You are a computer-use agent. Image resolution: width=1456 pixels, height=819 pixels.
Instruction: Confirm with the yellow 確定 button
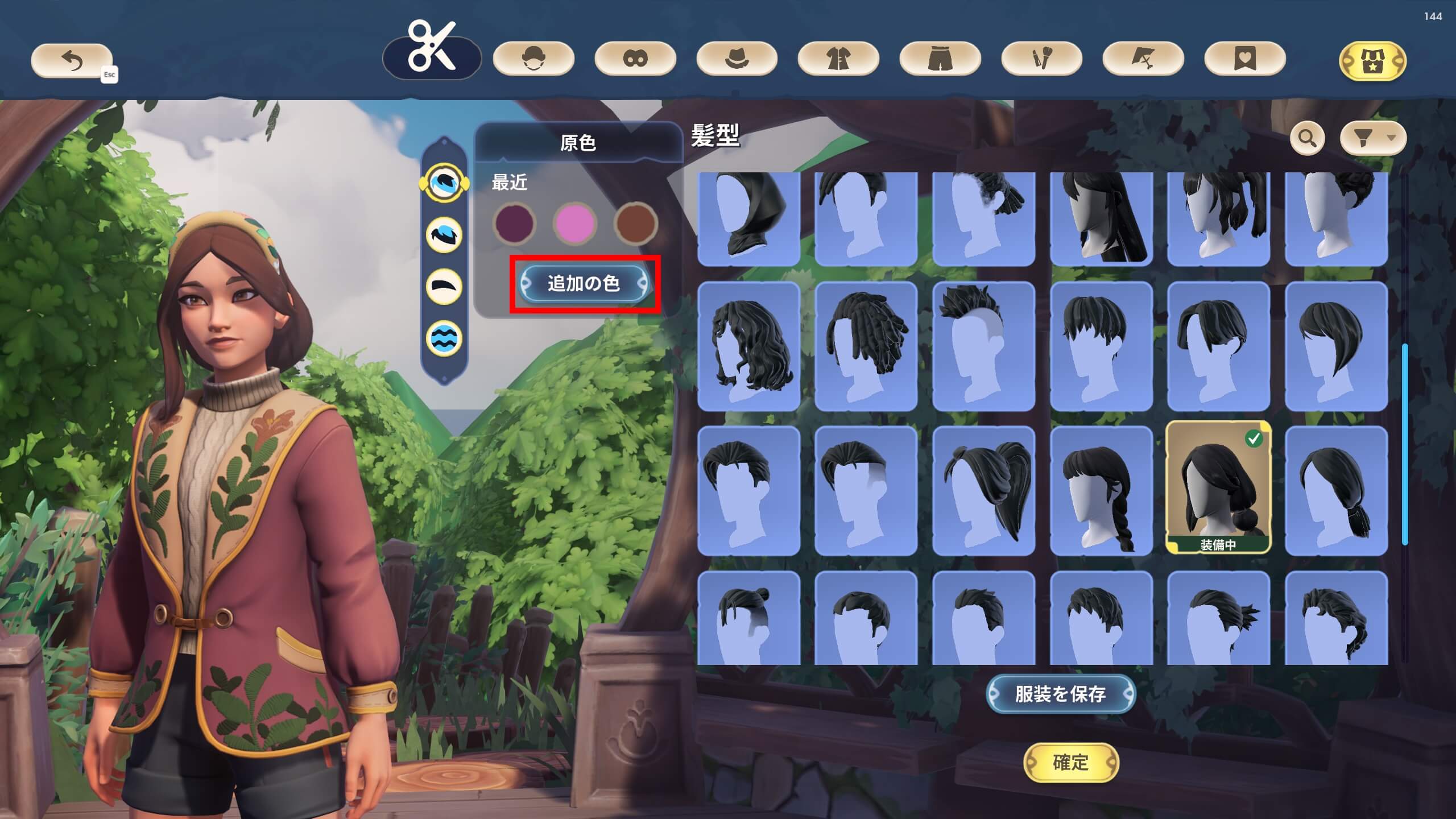pyautogui.click(x=1070, y=762)
